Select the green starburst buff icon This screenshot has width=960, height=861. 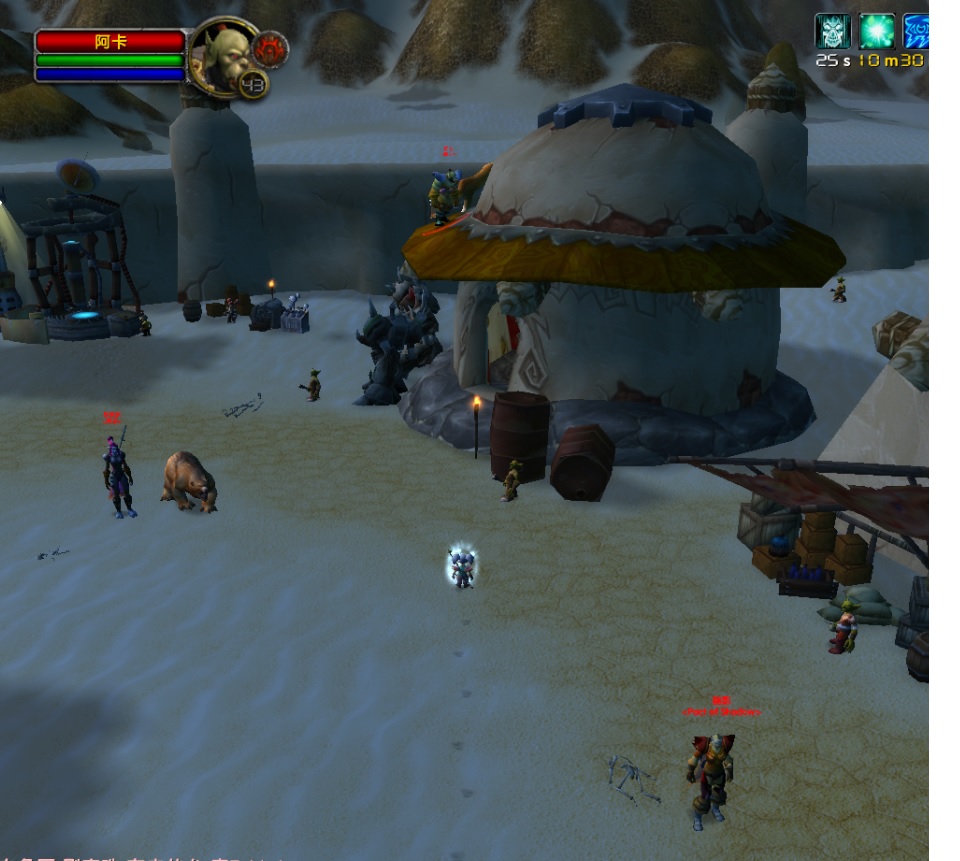tap(877, 31)
